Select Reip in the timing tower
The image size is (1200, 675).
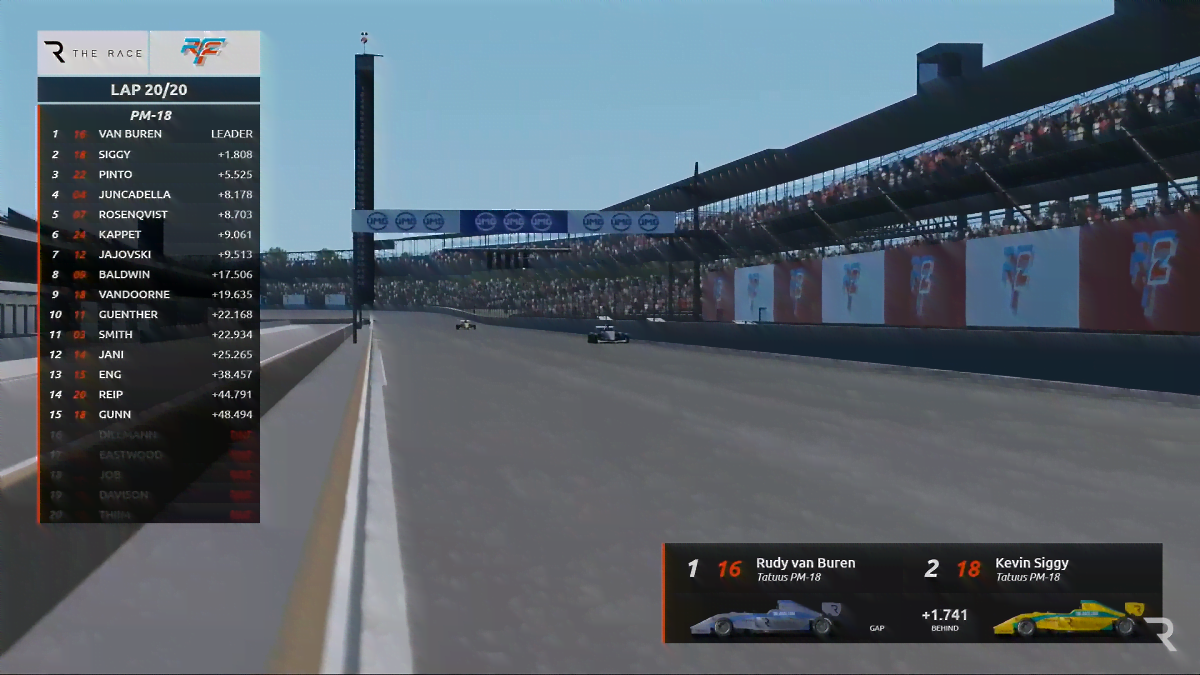pyautogui.click(x=150, y=395)
